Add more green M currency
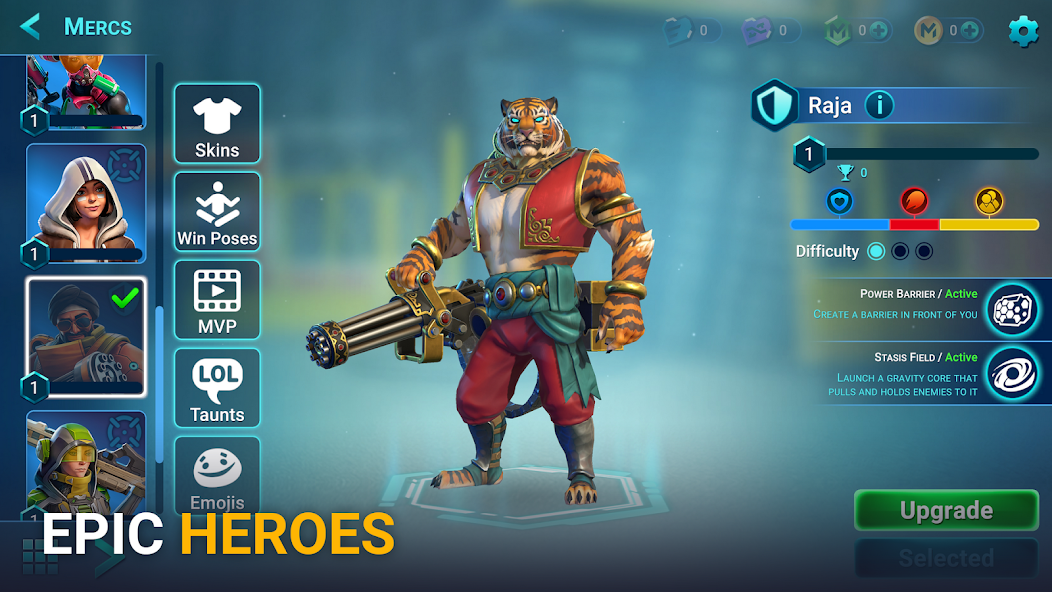 point(880,31)
